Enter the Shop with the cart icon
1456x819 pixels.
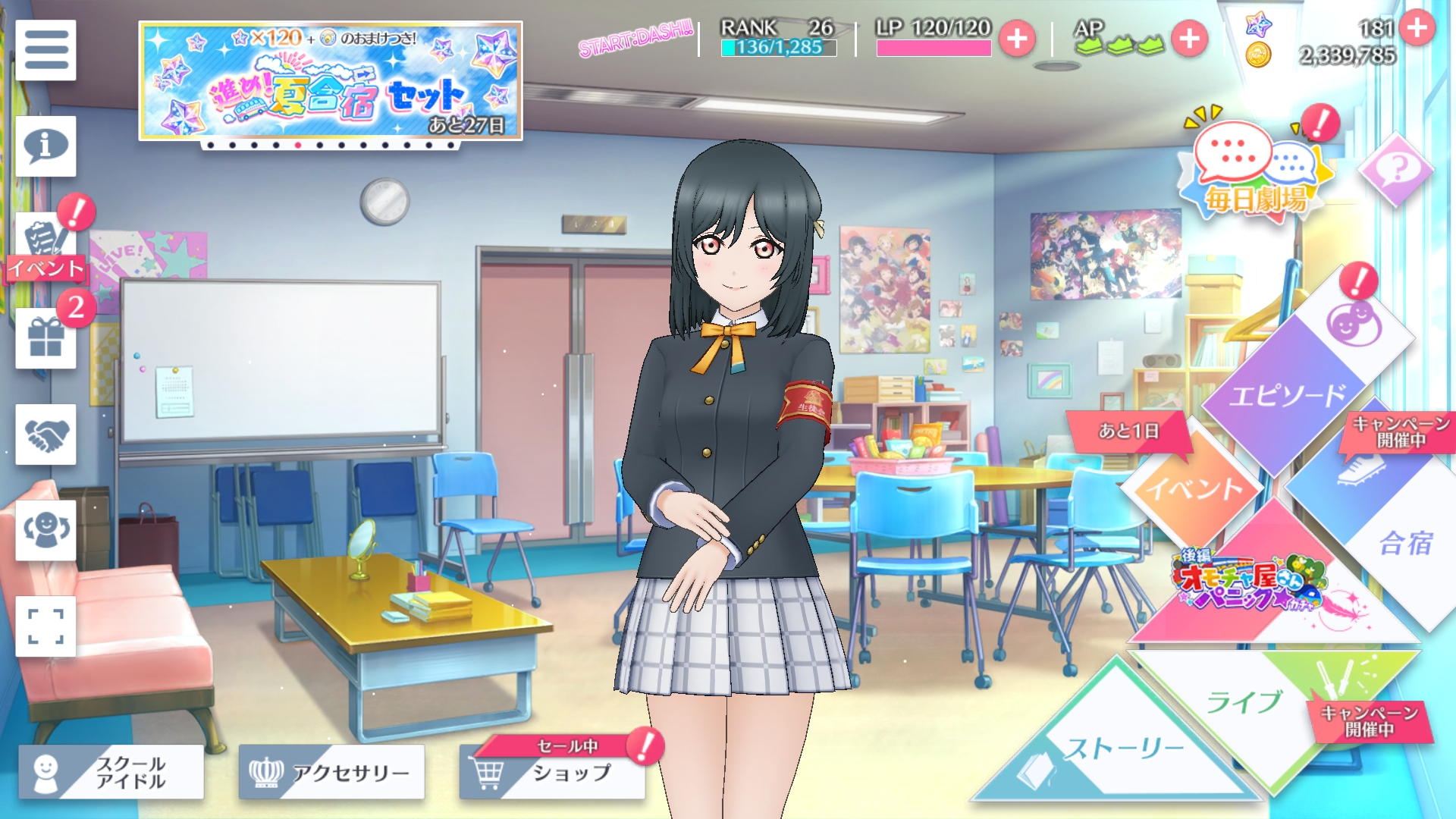click(552, 772)
